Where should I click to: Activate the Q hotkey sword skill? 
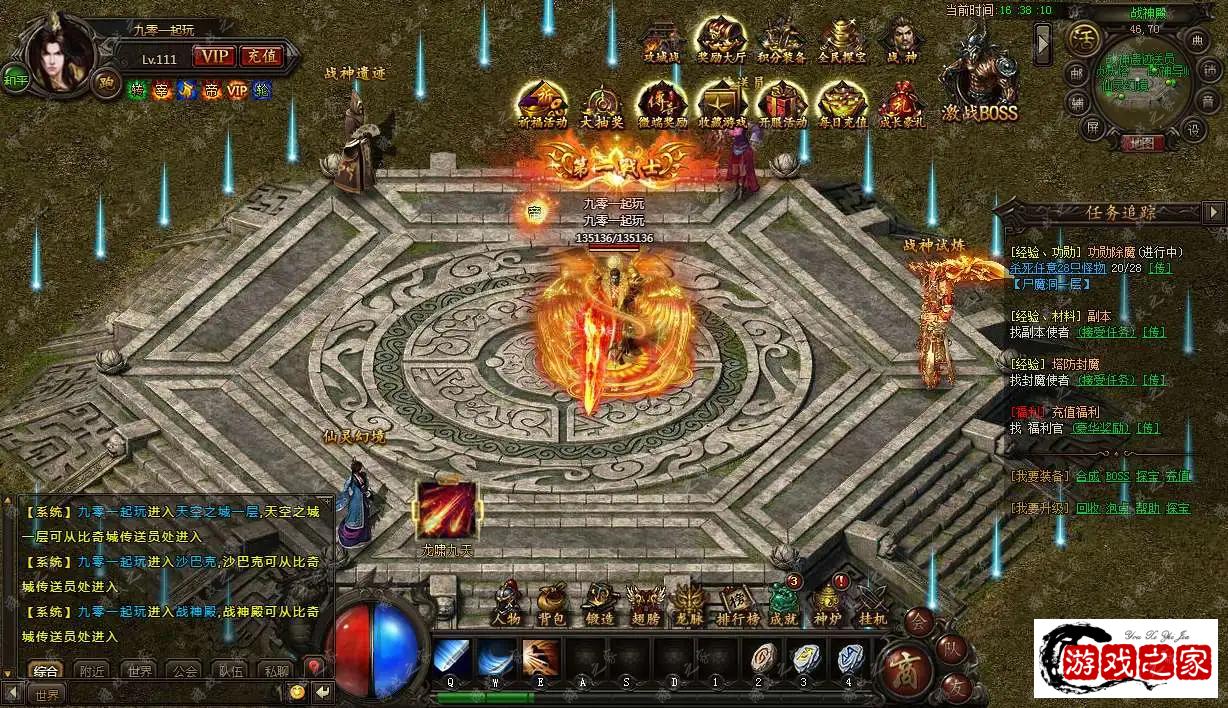(452, 660)
